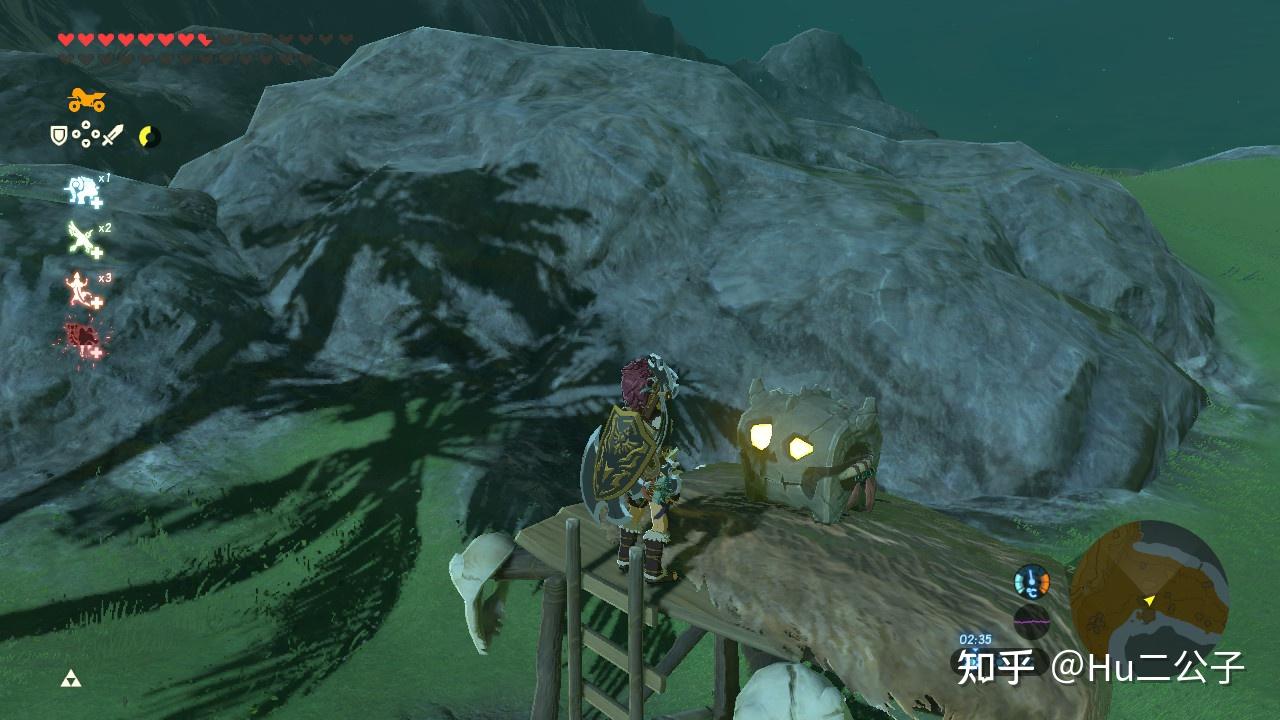Click the temperature thermometer gauge
1280x720 pixels.
[1031, 582]
